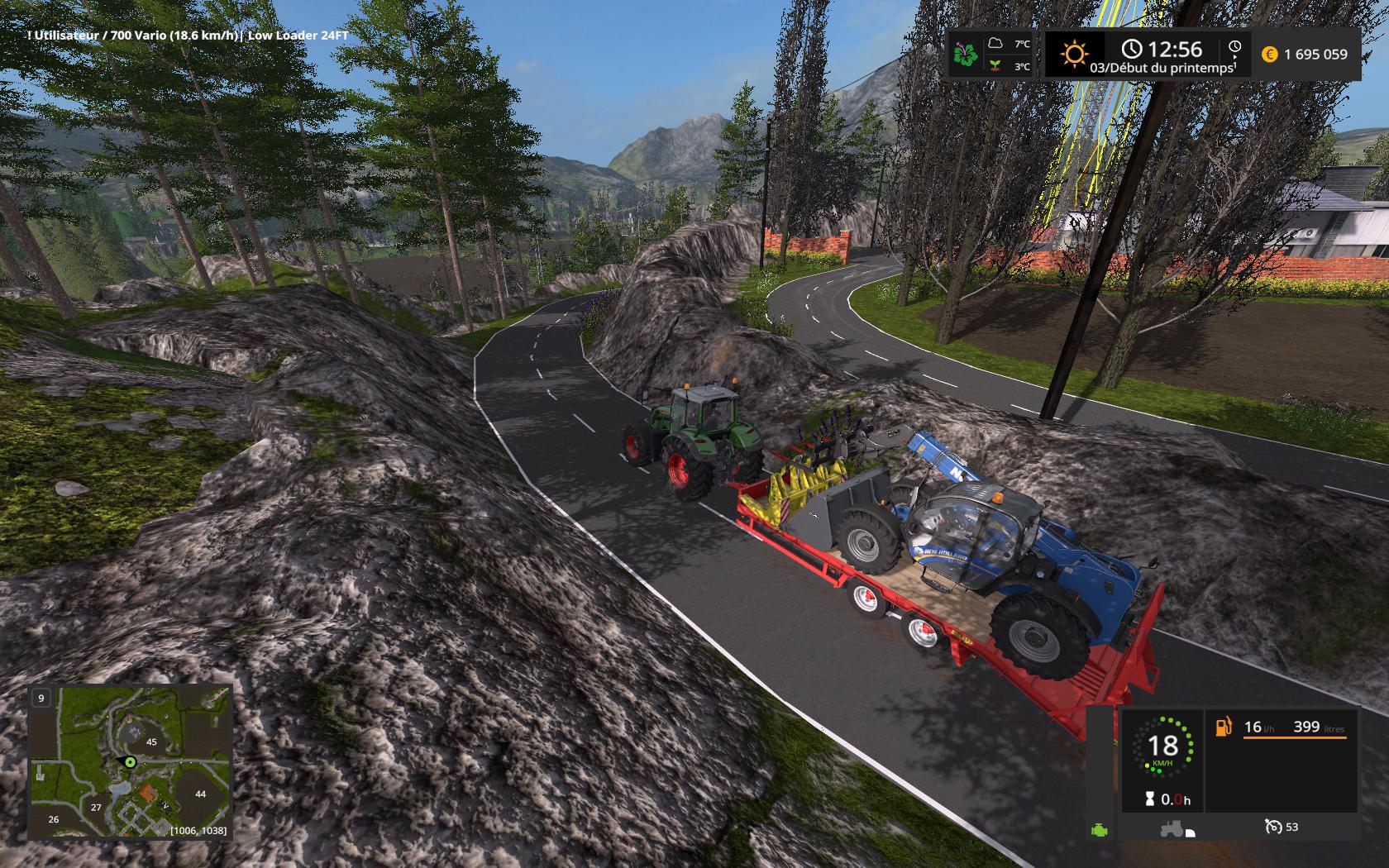The height and width of the screenshot is (868, 1389).
Task: Click the orange fuel pump icon
Action: coord(1223,727)
